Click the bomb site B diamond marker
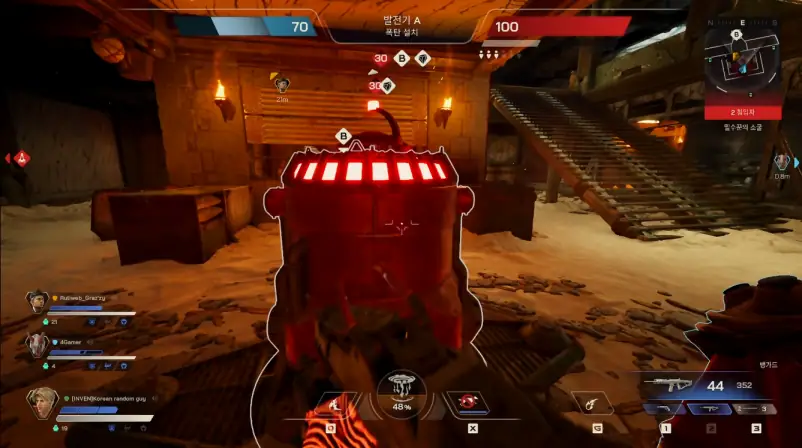Screen dimensions: 802x448 (344, 135)
